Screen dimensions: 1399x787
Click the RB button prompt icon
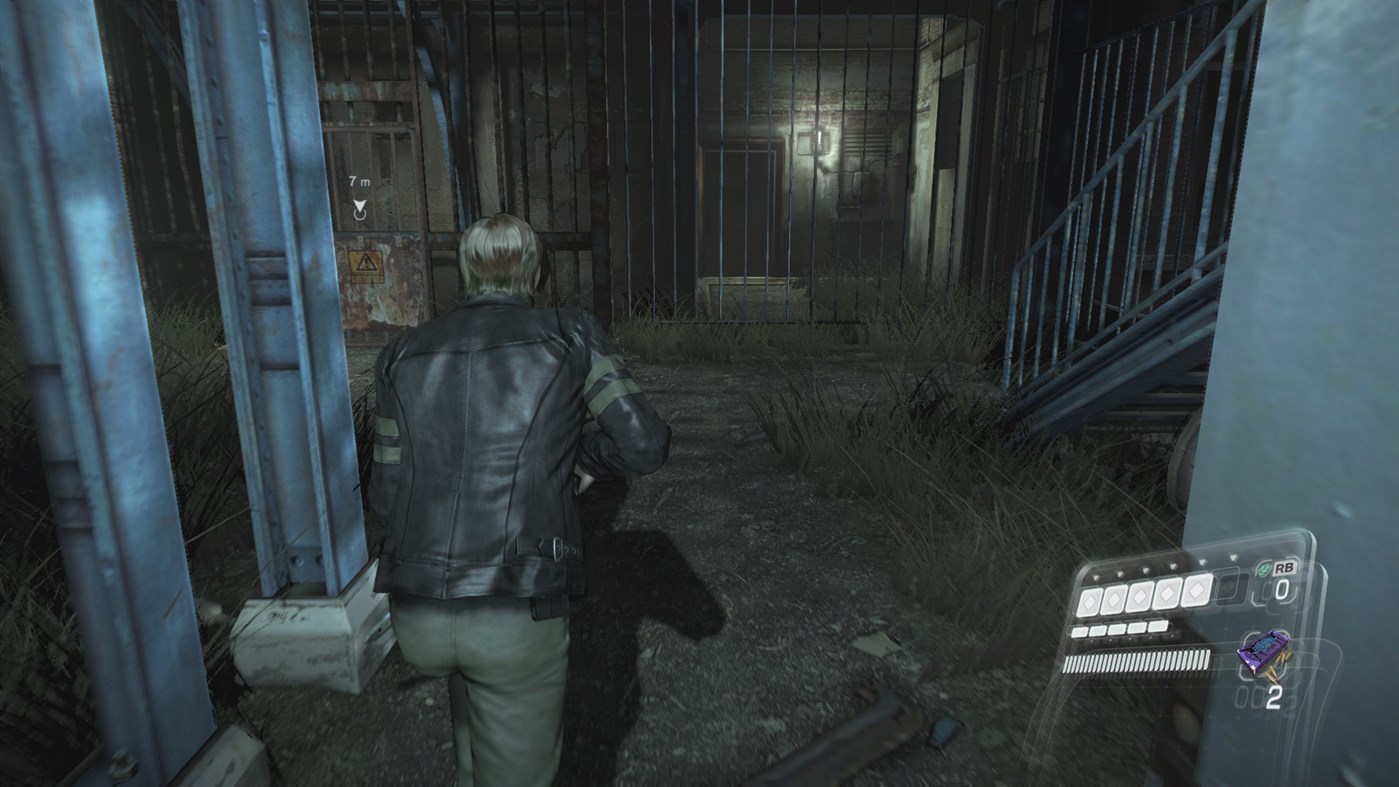pyautogui.click(x=1285, y=568)
